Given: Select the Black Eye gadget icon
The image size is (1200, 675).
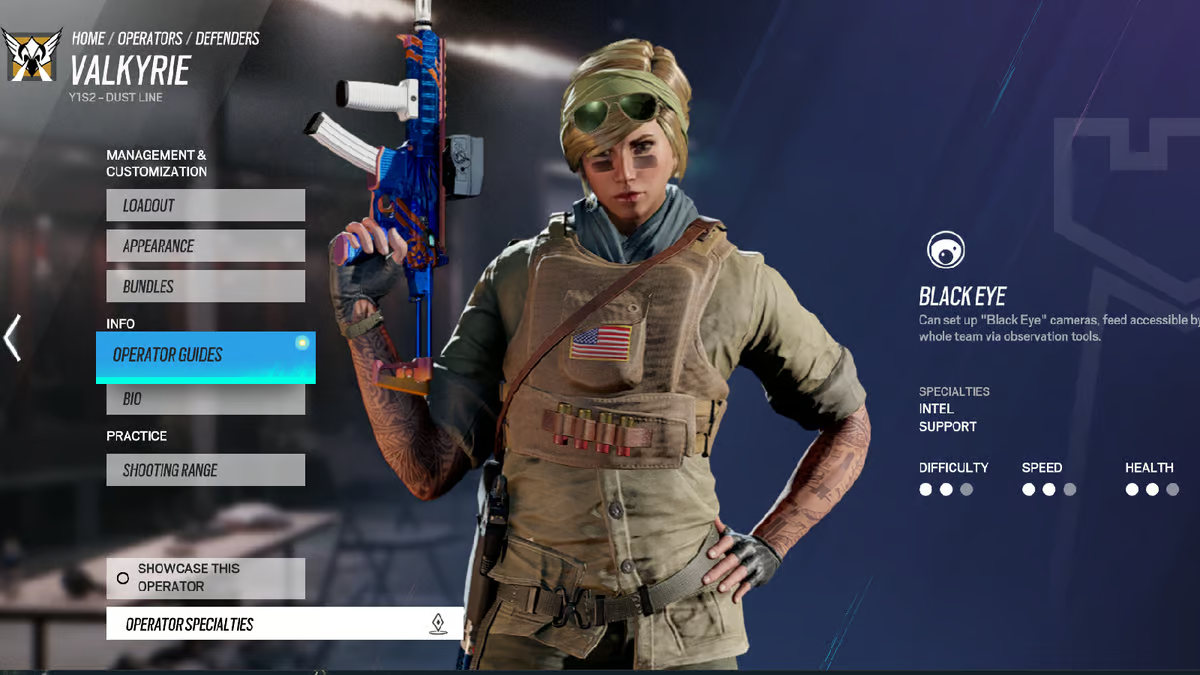Looking at the screenshot, I should pyautogui.click(x=945, y=250).
